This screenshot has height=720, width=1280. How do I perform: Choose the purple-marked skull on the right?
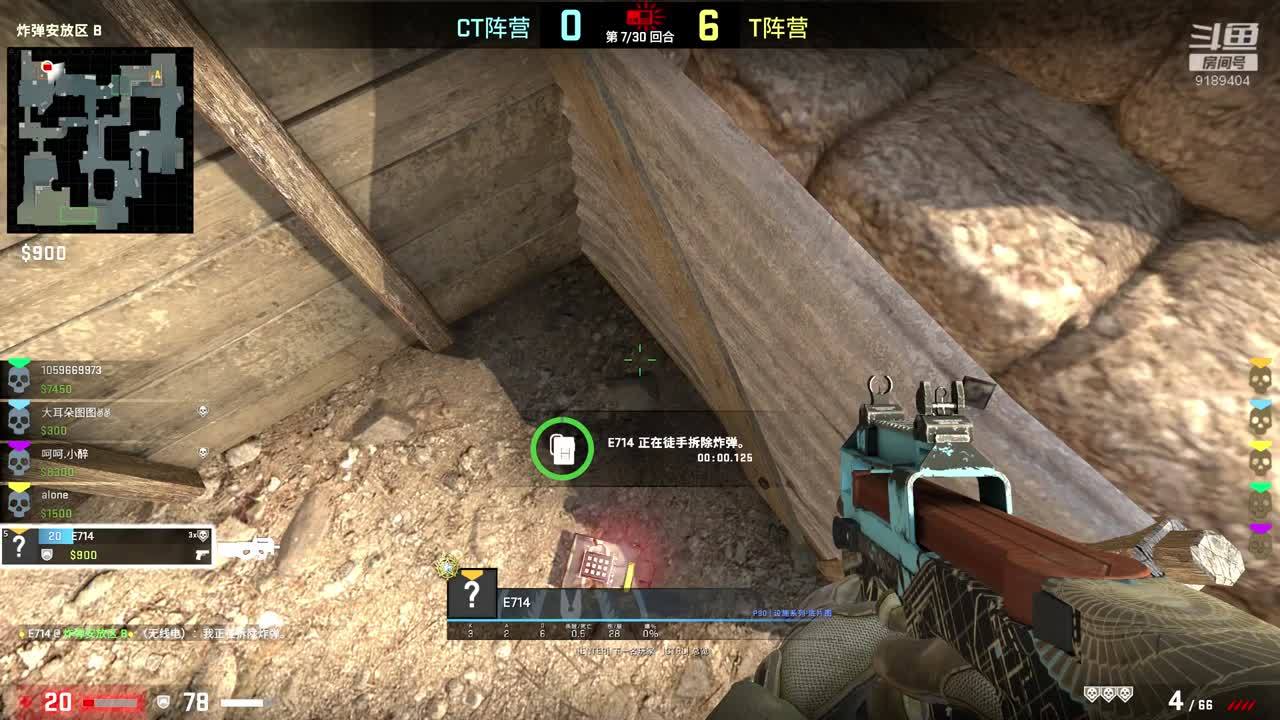click(1261, 545)
